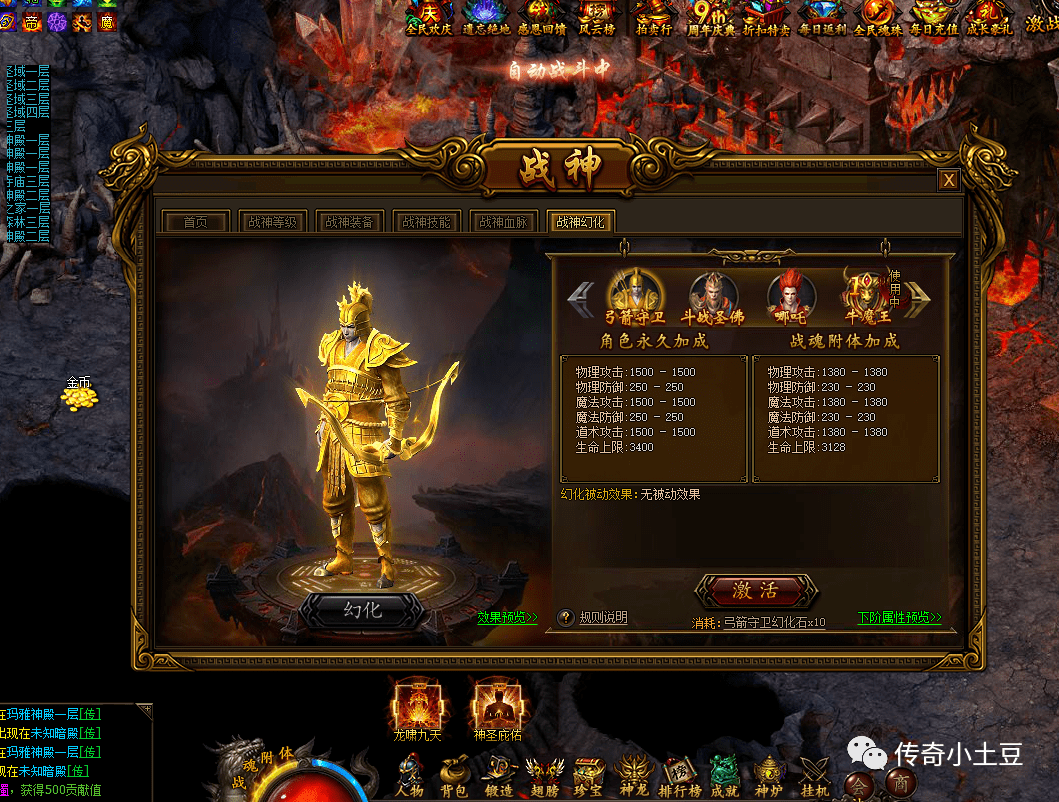Switch to the 首页 tab
The image size is (1059, 802).
click(195, 222)
